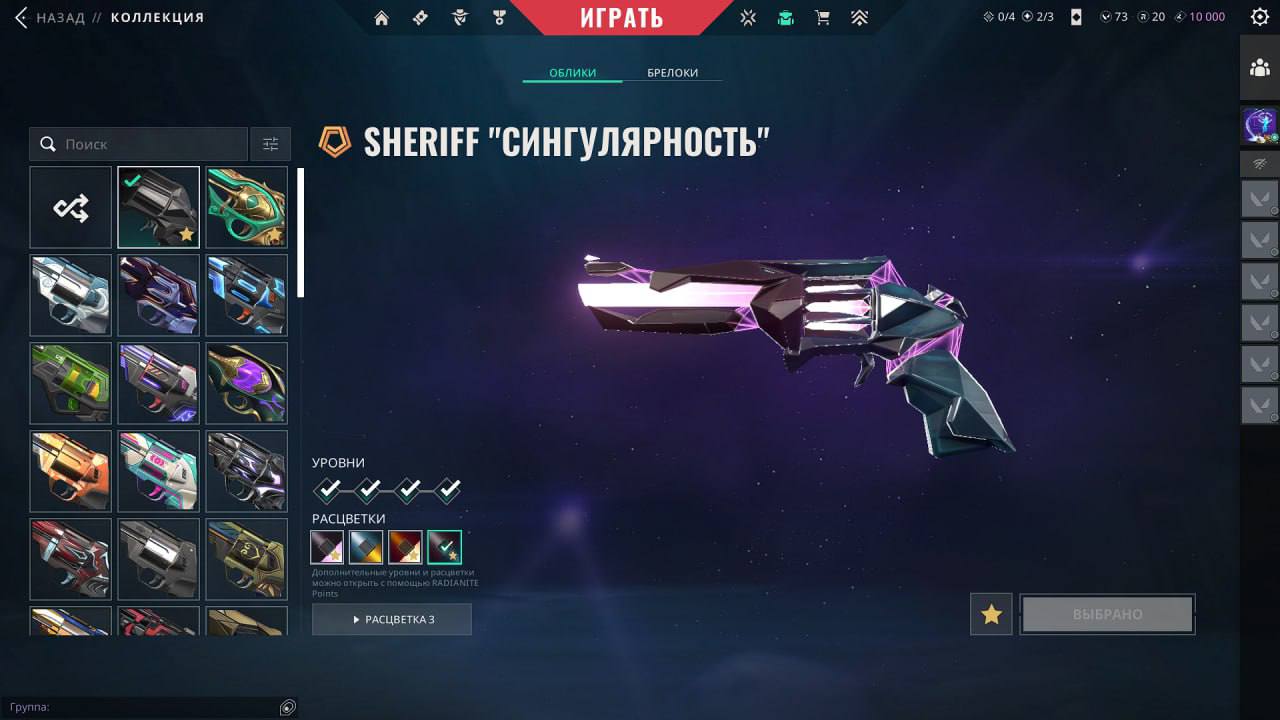The image size is (1280, 720).
Task: Choose the pink and black color variant
Action: (x=327, y=547)
